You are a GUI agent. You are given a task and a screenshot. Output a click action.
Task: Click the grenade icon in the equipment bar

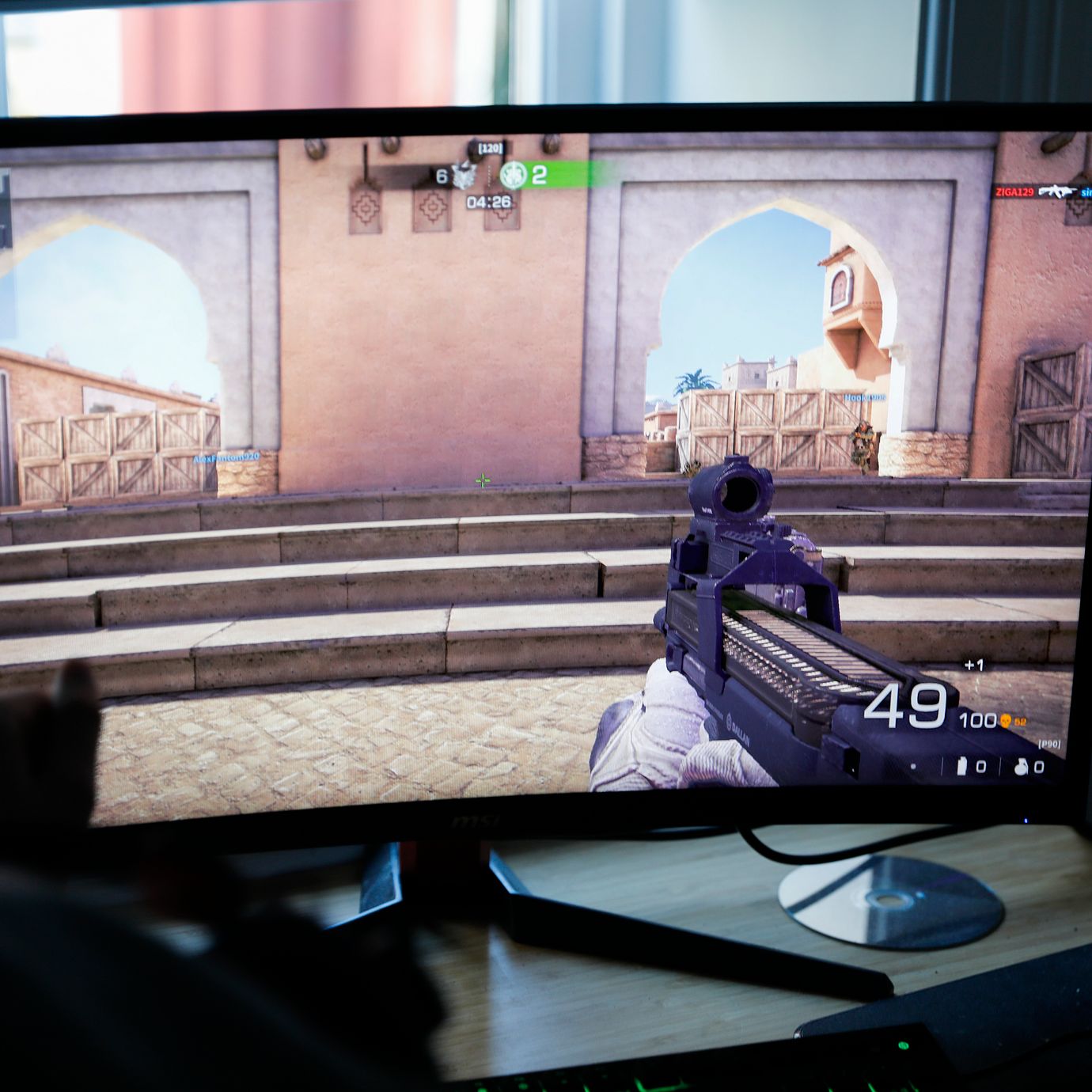(1021, 766)
